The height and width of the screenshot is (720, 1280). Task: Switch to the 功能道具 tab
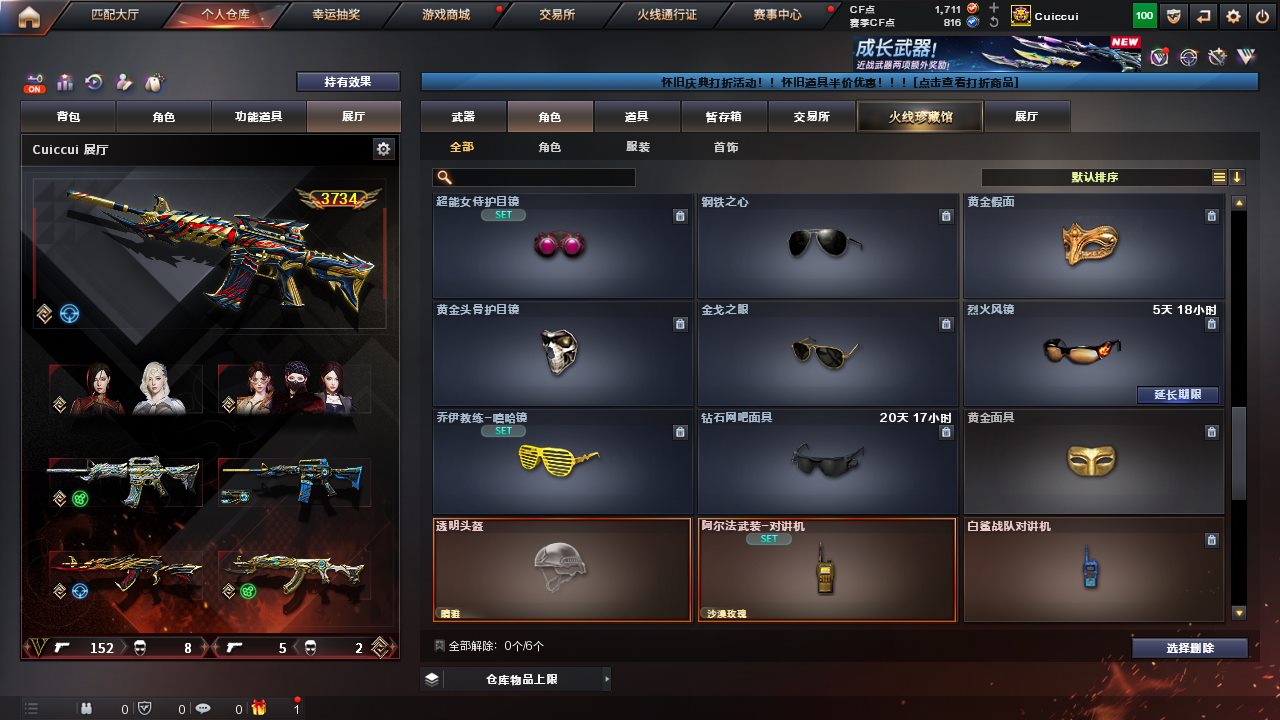point(258,117)
